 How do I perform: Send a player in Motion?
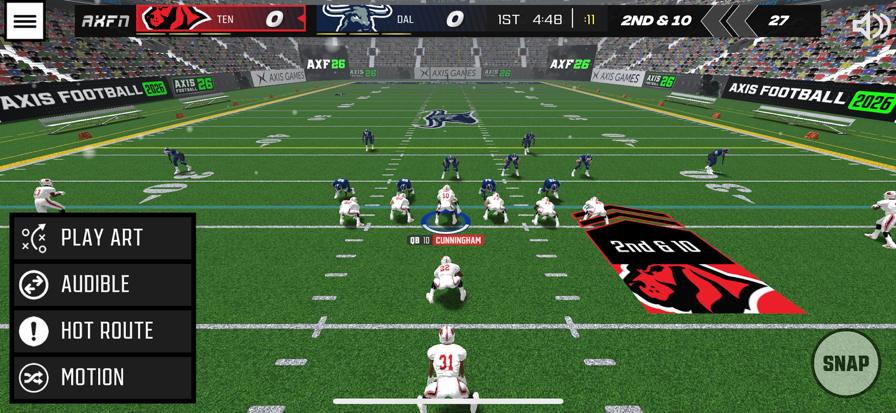103,377
